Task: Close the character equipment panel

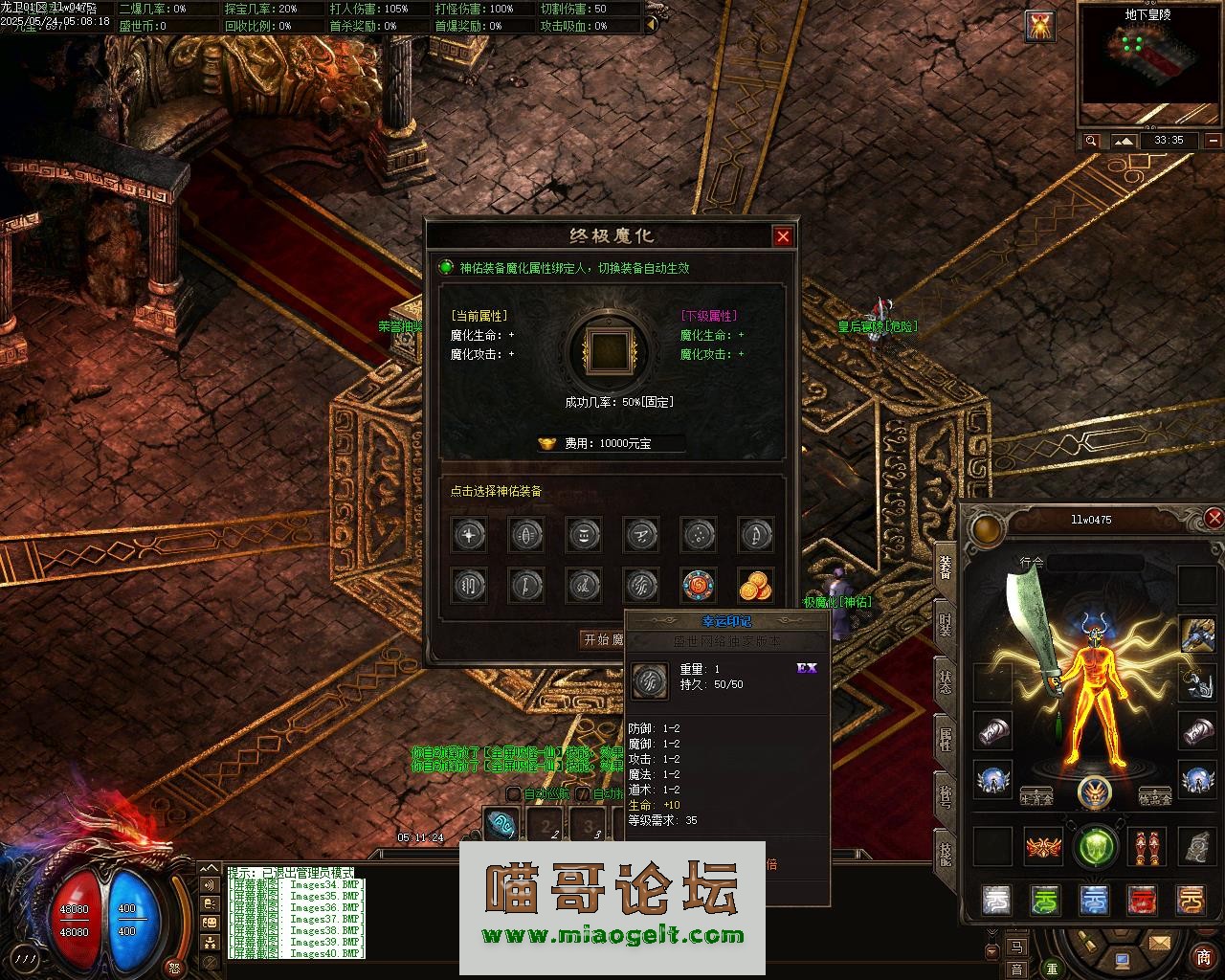Action: pyautogui.click(x=1214, y=518)
